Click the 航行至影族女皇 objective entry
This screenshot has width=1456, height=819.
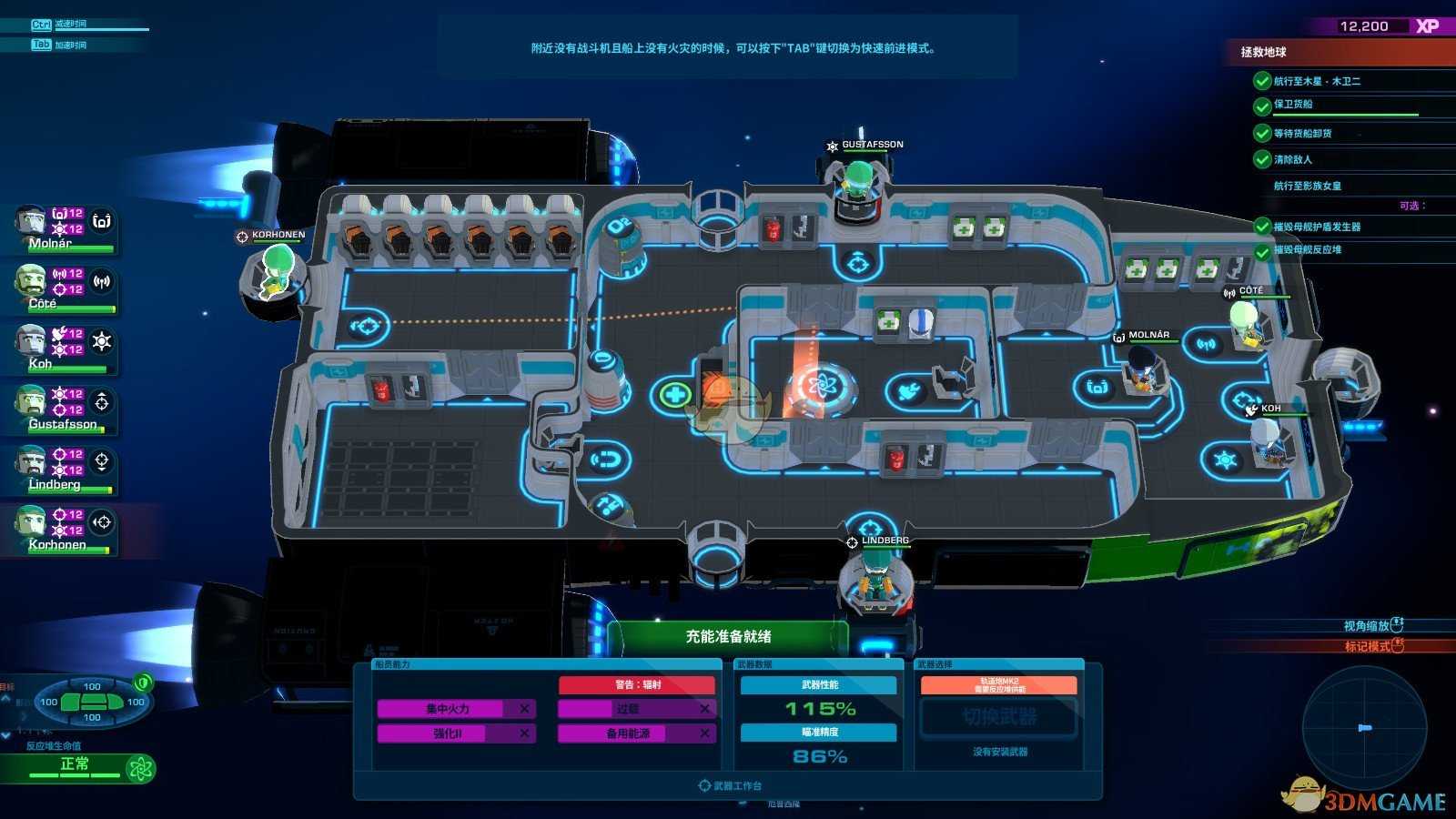(1307, 186)
